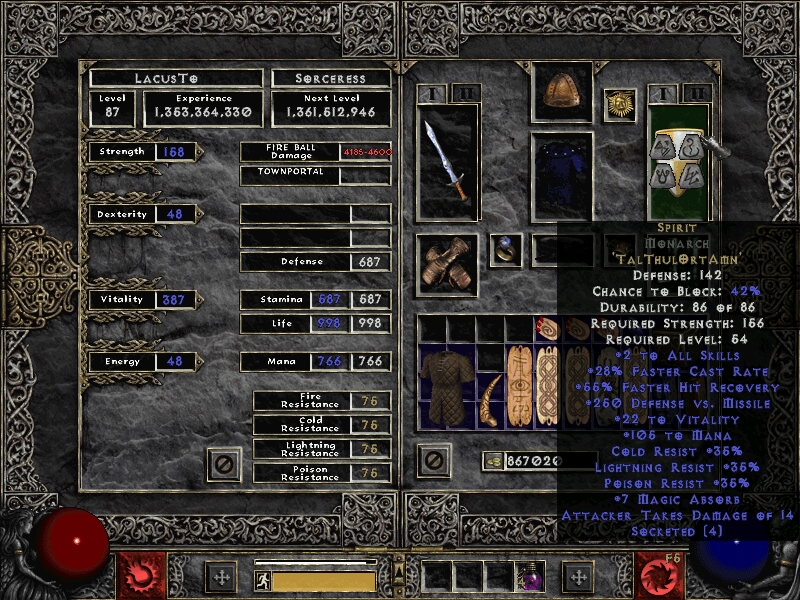Screen dimensions: 800x600
Task: Switch to weapon set II above the sword
Action: point(462,93)
